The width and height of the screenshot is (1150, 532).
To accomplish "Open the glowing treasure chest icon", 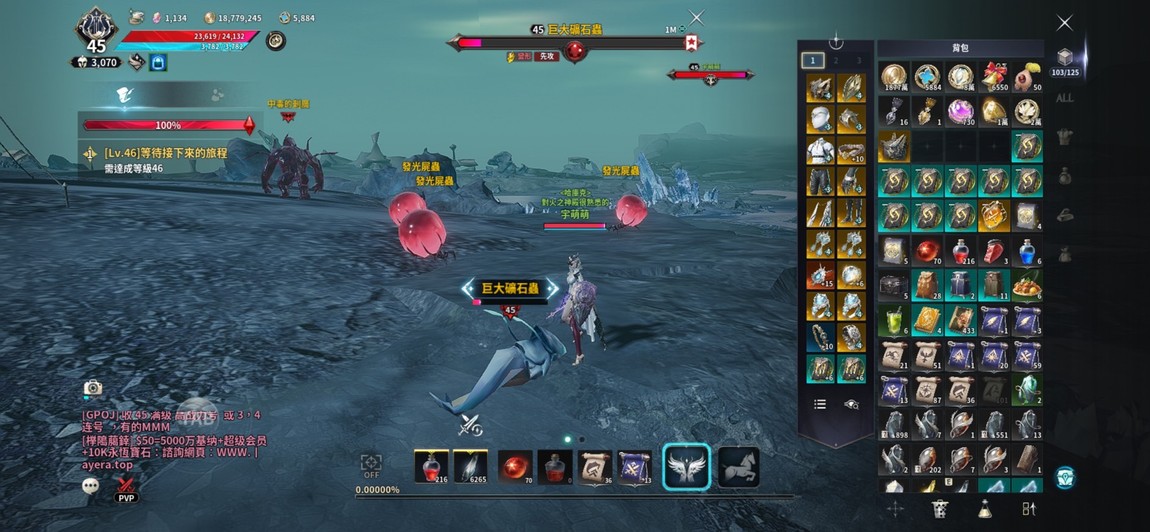I will pos(1065,477).
